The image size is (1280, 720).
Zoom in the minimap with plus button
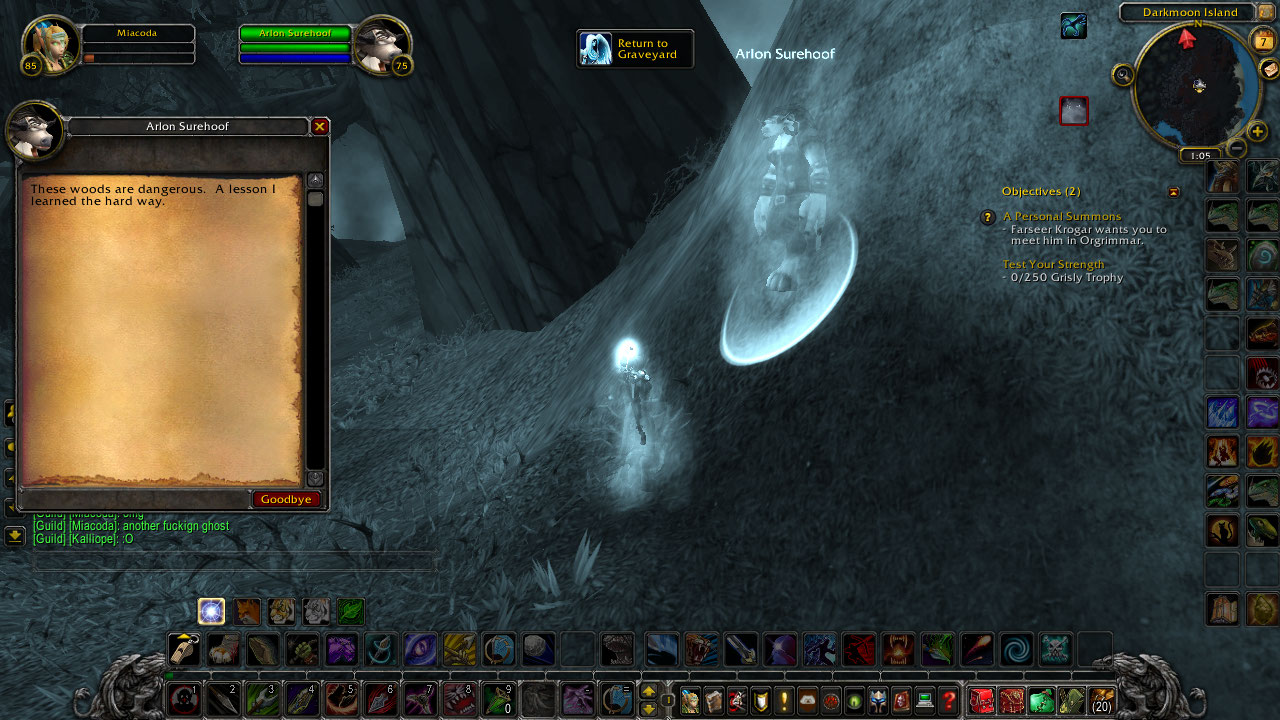(1257, 131)
